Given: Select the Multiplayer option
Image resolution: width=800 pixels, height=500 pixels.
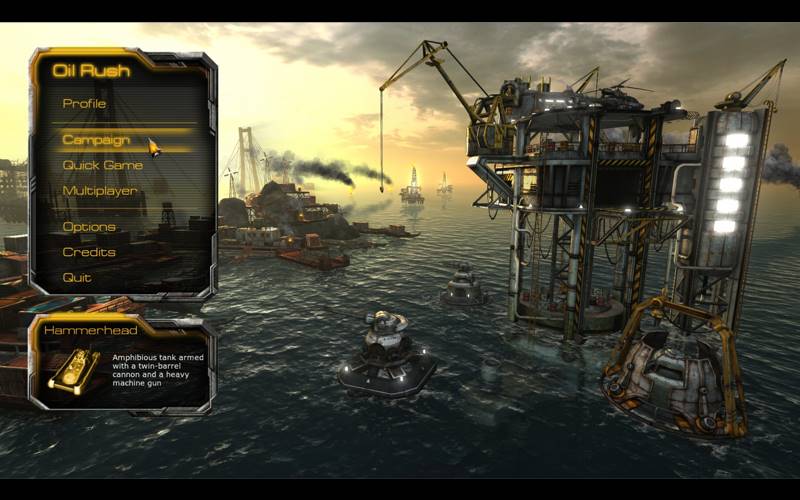Looking at the screenshot, I should (100, 190).
